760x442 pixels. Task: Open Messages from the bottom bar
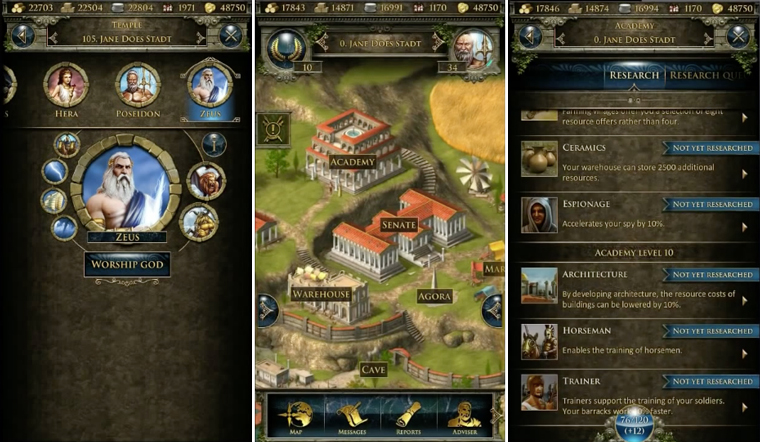(353, 417)
